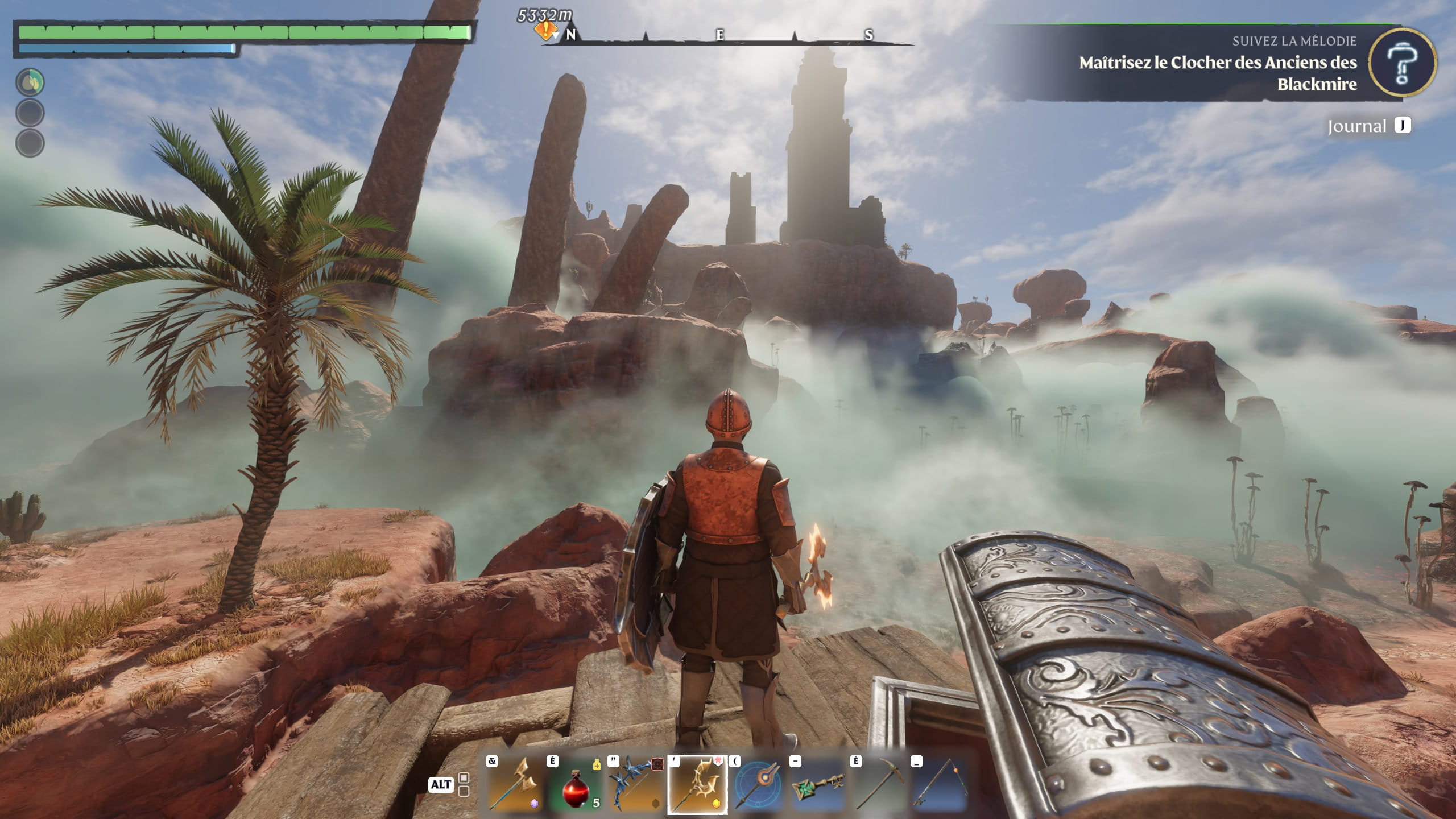Viewport: 1456px width, 819px height.
Task: Click the food buff status icon
Action: tap(30, 82)
